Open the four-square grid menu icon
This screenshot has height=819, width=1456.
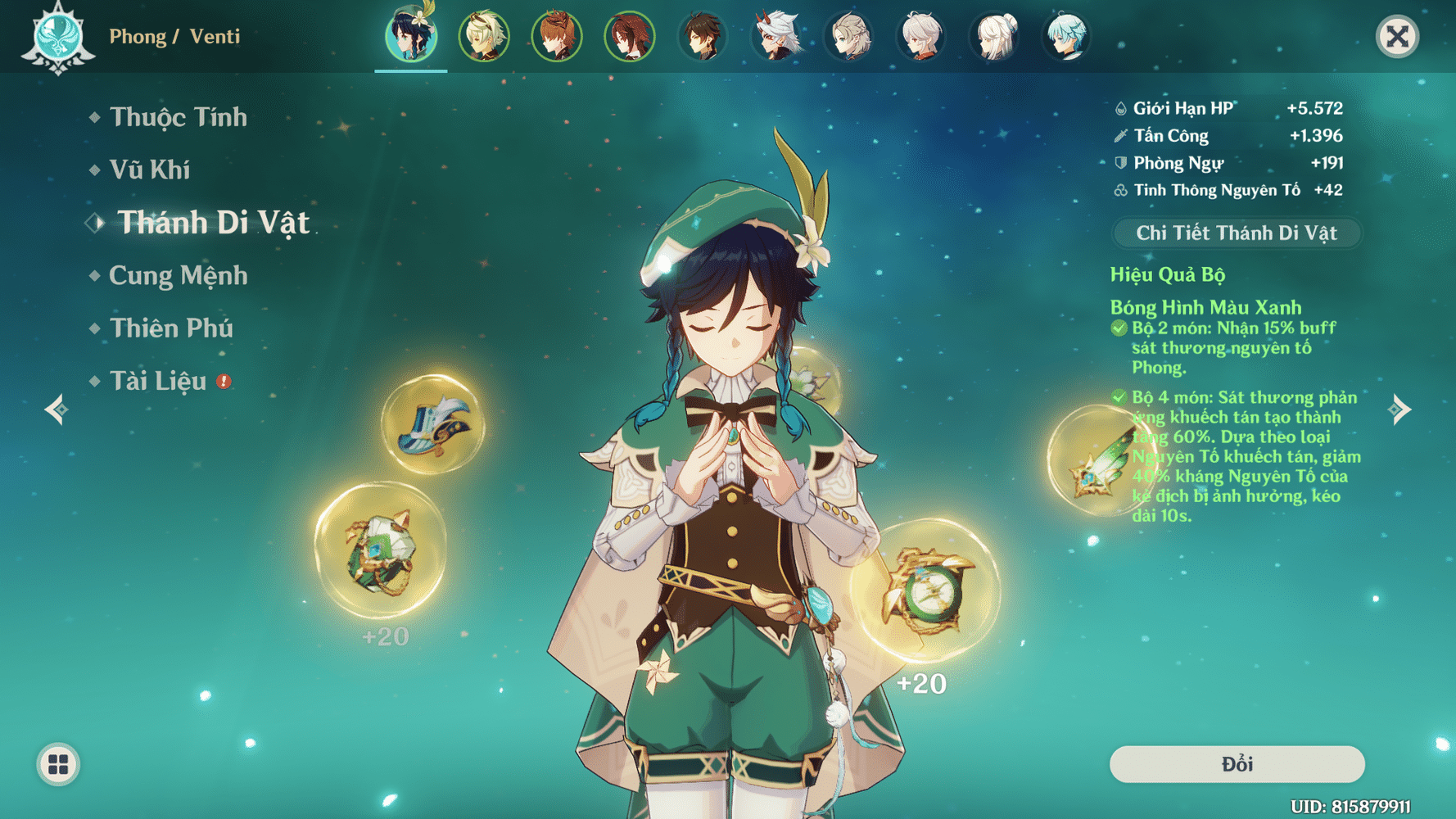point(58,764)
